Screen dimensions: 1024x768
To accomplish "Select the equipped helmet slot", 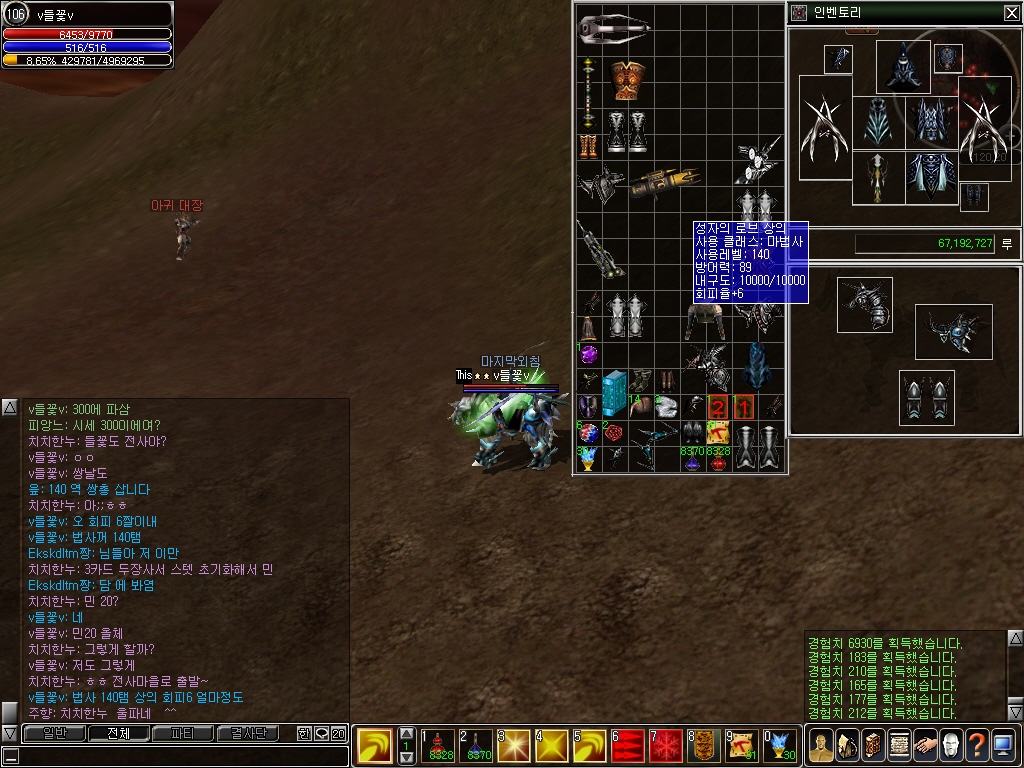I will point(903,65).
